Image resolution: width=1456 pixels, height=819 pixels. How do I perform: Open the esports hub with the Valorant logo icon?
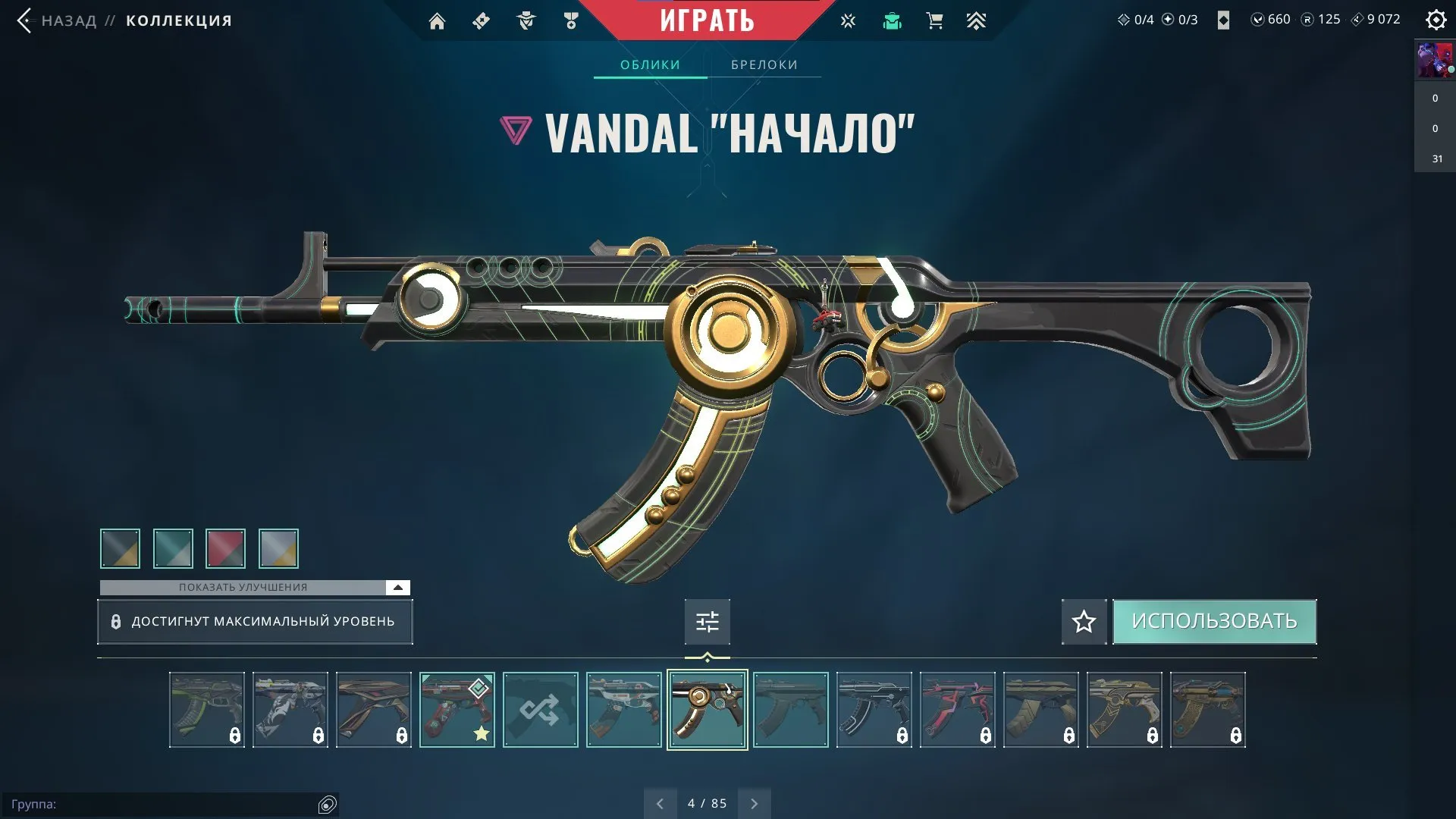point(848,21)
